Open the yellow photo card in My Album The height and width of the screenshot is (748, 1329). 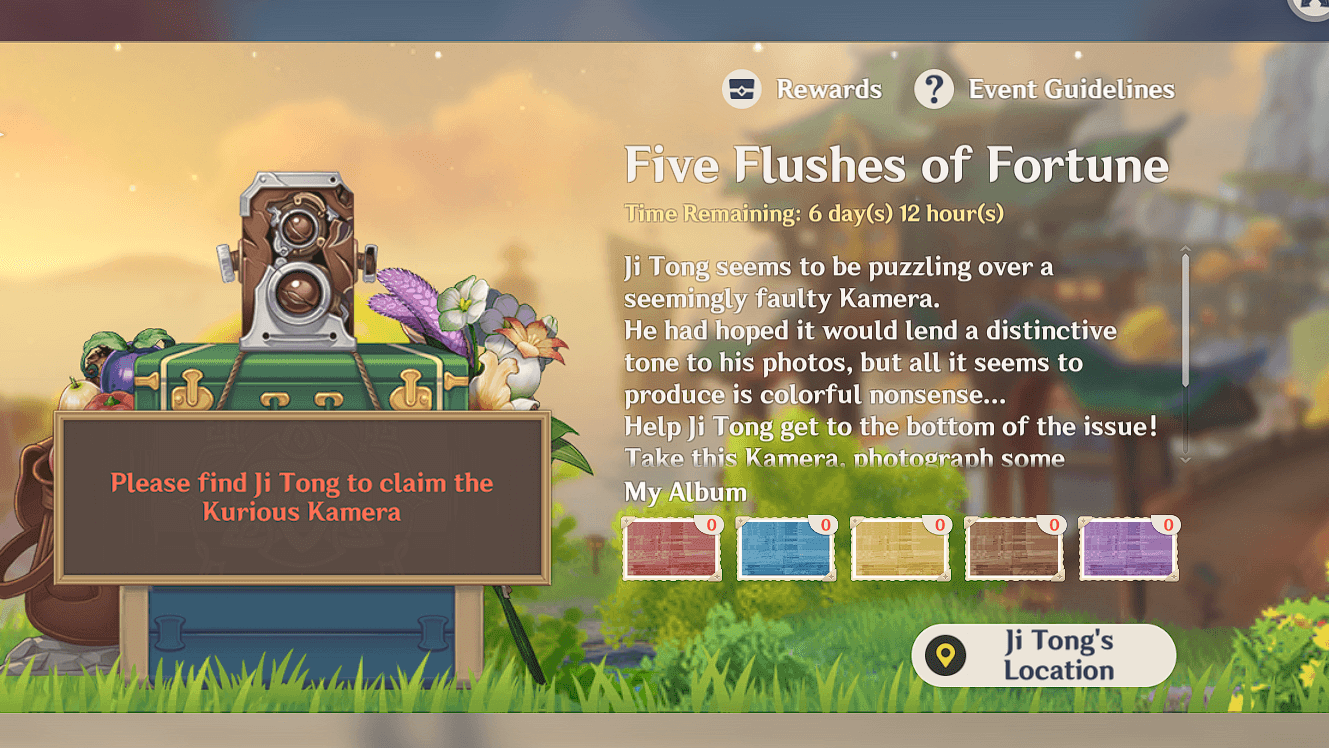(x=900, y=550)
